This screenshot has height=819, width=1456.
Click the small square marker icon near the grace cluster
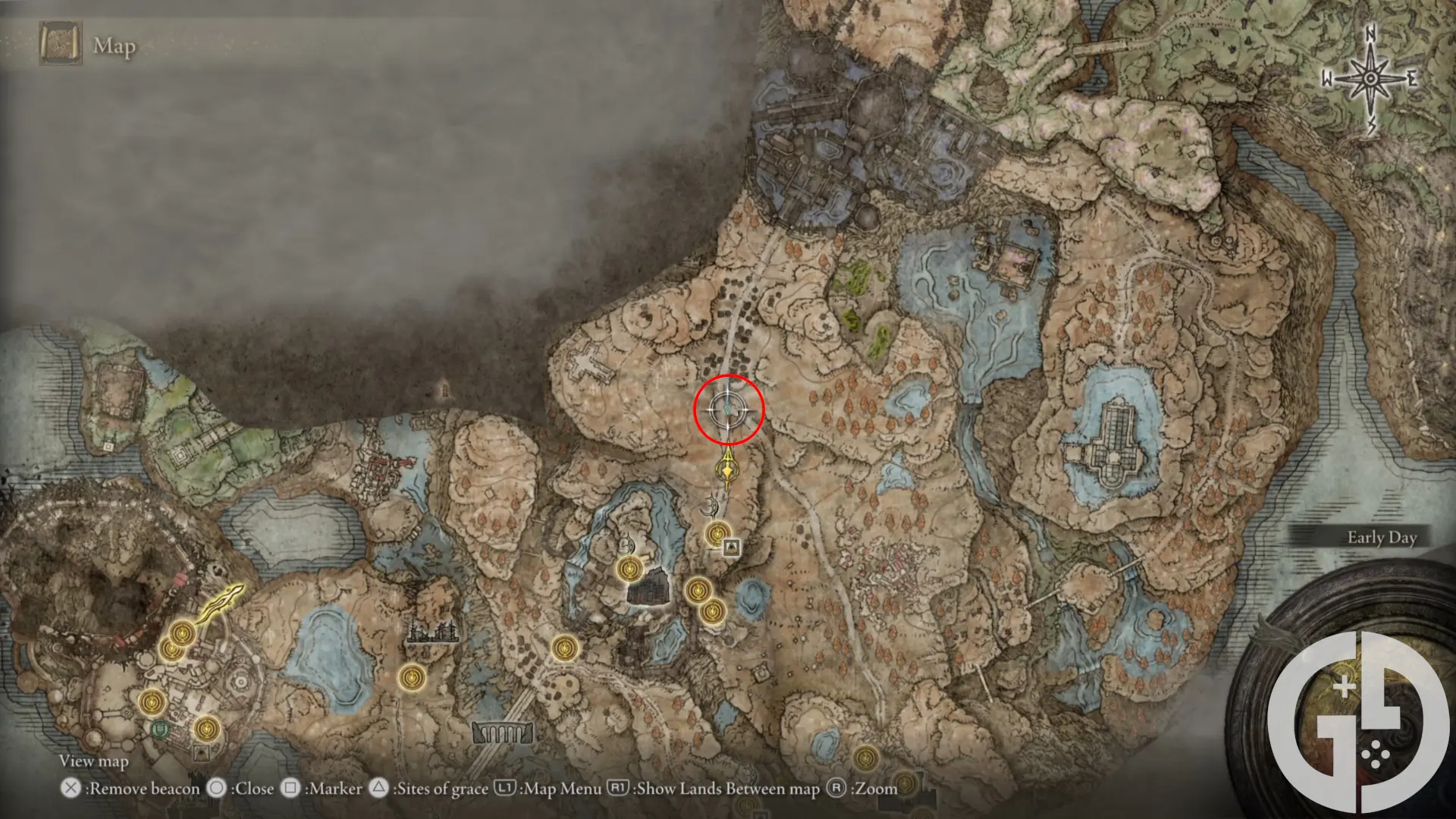730,548
